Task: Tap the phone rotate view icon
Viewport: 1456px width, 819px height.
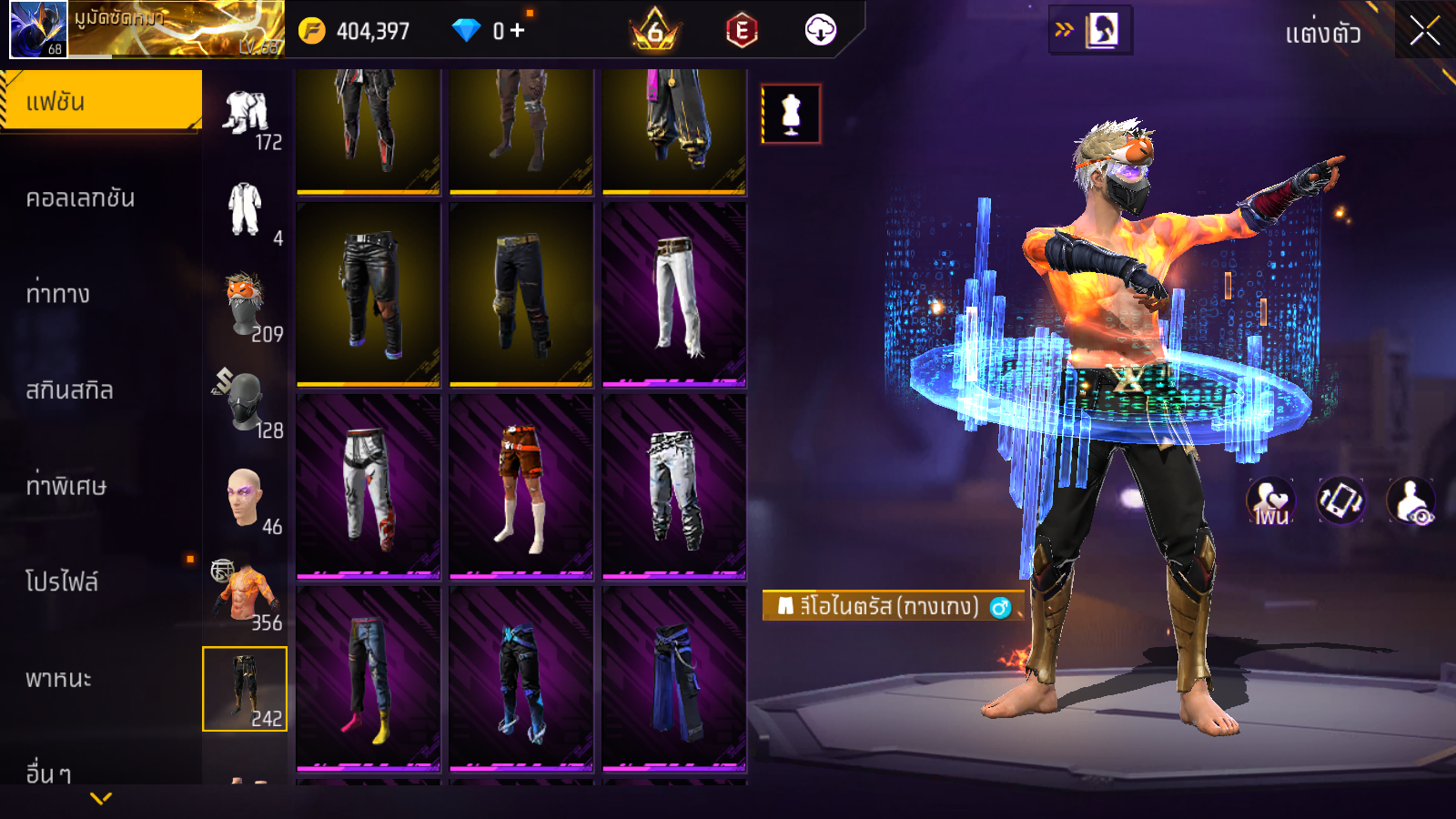Action: [x=1340, y=500]
